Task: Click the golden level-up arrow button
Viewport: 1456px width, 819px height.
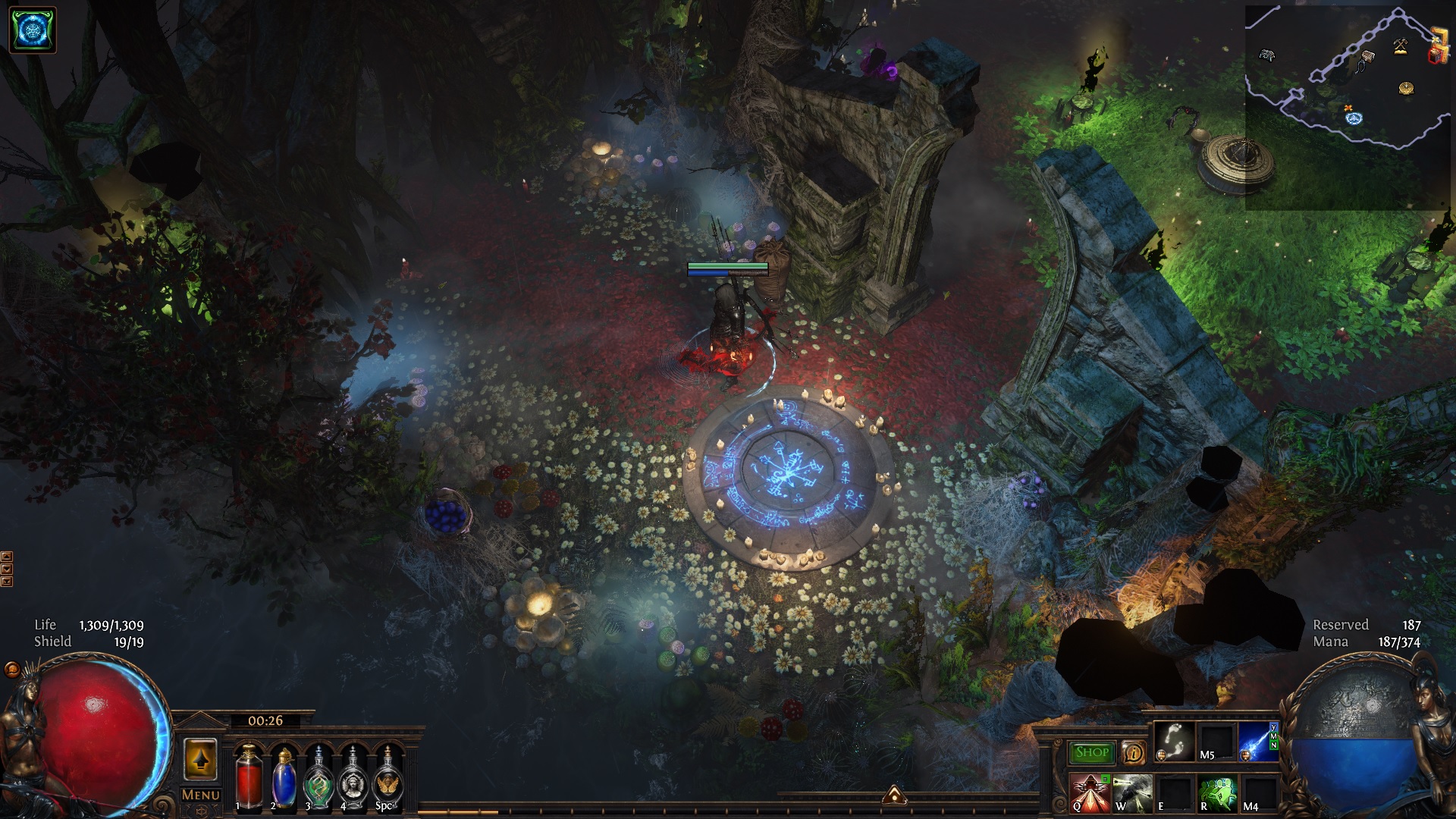Action: coord(200,758)
